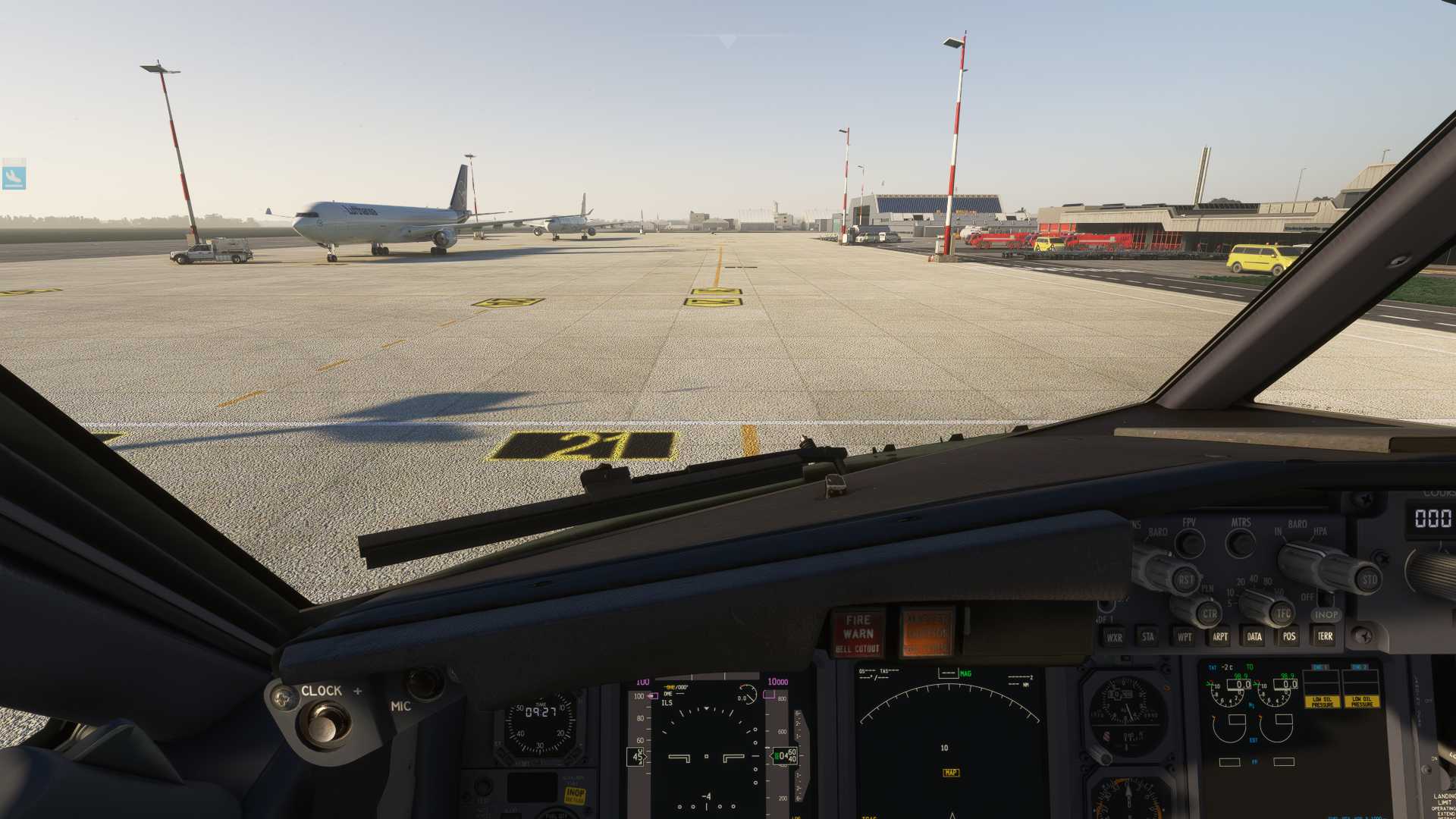Enable TERR terrain display
The width and height of the screenshot is (1456, 819).
(x=1325, y=637)
